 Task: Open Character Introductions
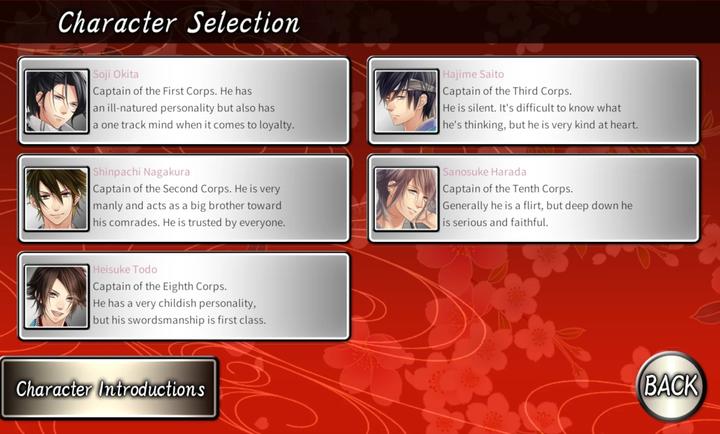109,388
